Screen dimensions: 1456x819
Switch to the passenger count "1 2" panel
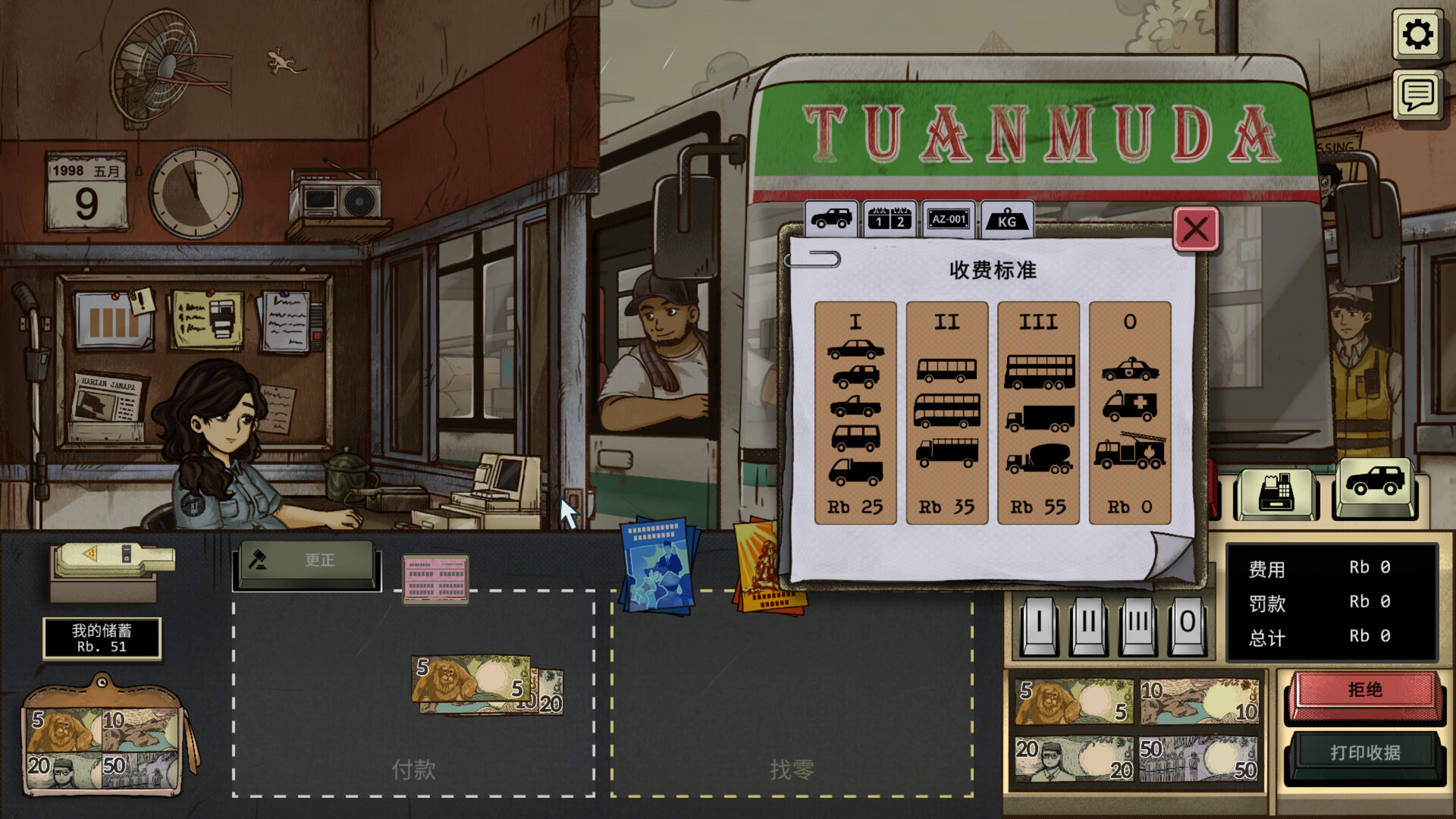click(890, 219)
